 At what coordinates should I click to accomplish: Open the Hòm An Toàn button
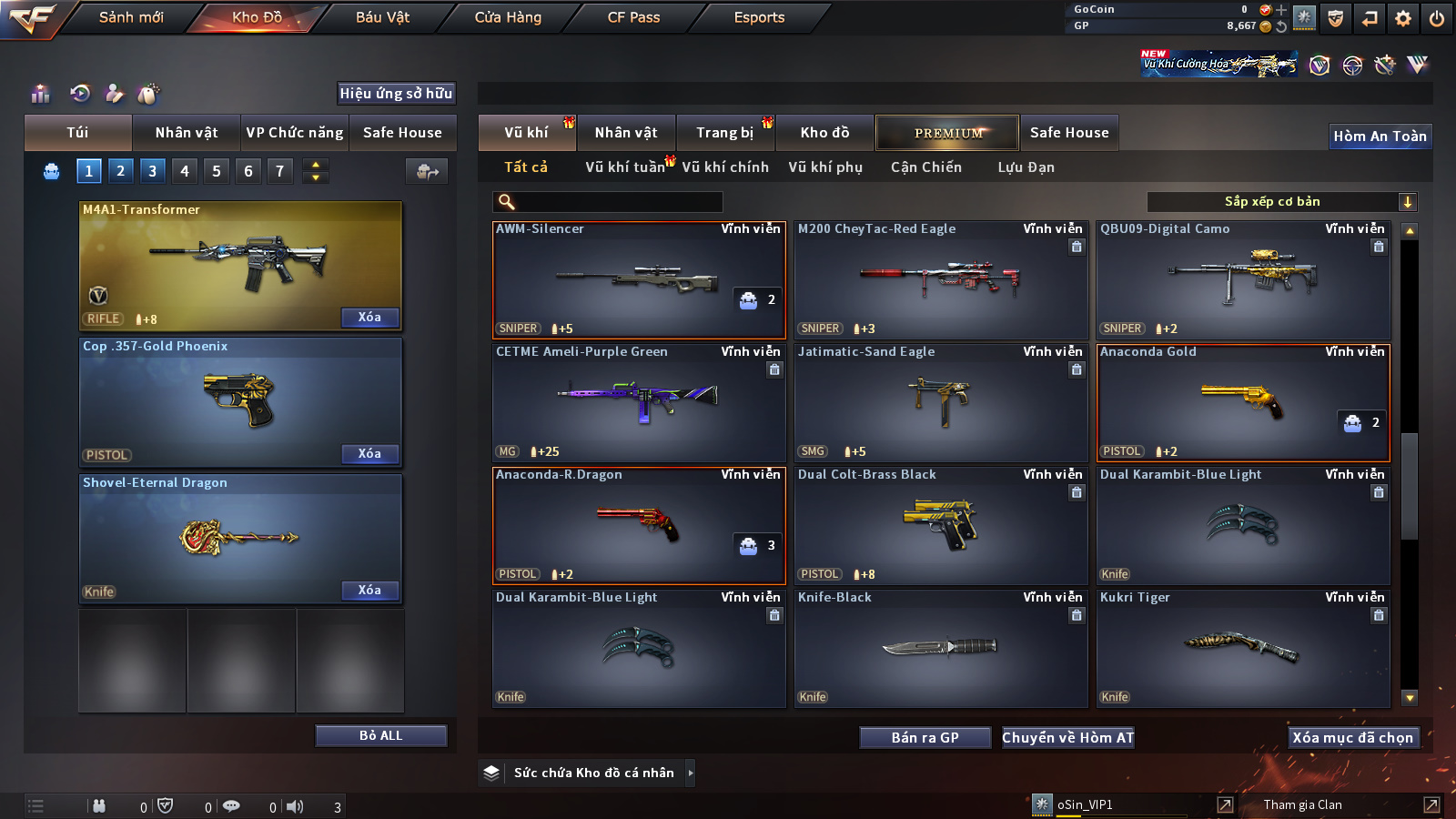pos(1380,136)
